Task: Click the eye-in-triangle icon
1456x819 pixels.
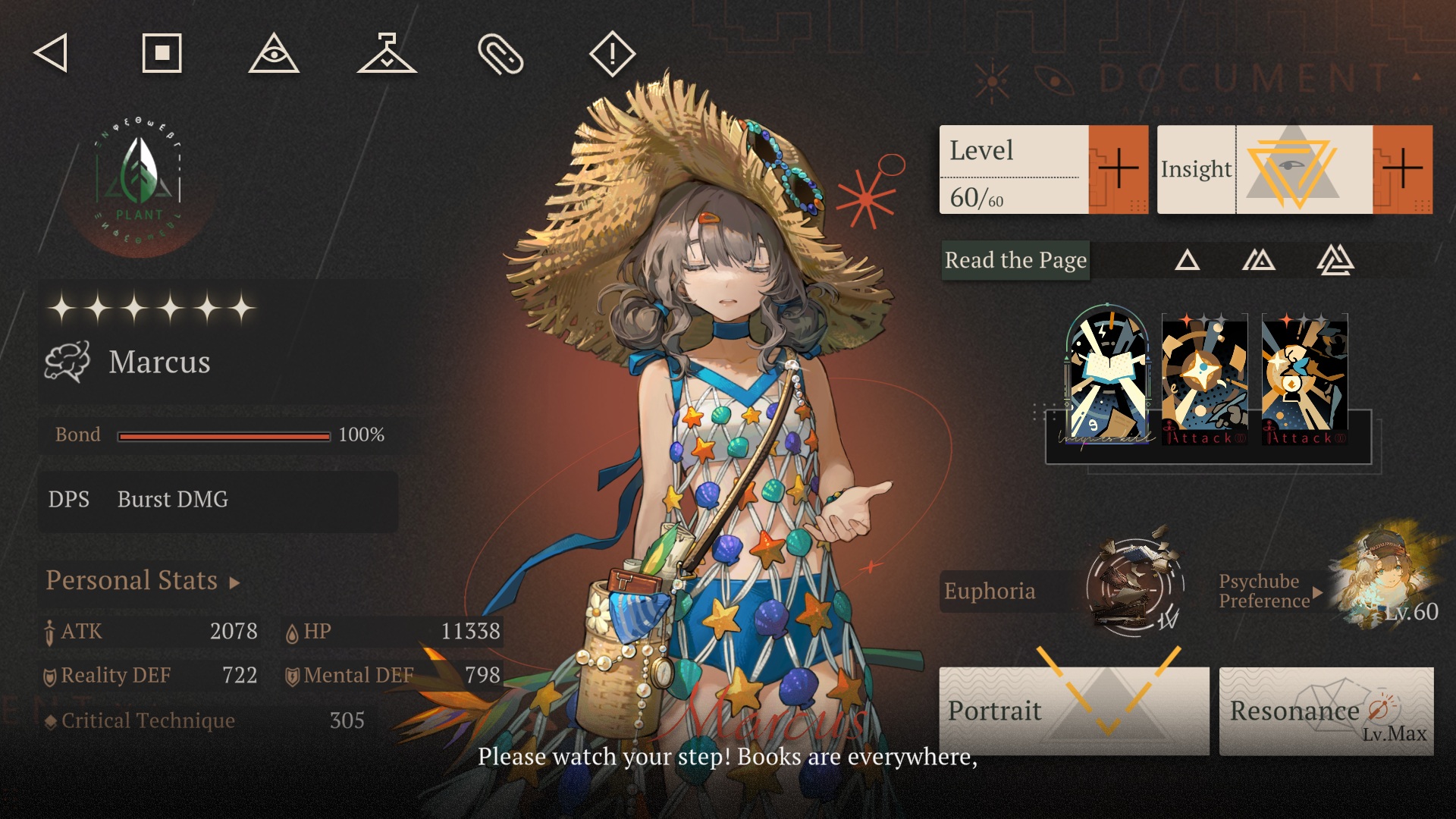Action: click(274, 54)
